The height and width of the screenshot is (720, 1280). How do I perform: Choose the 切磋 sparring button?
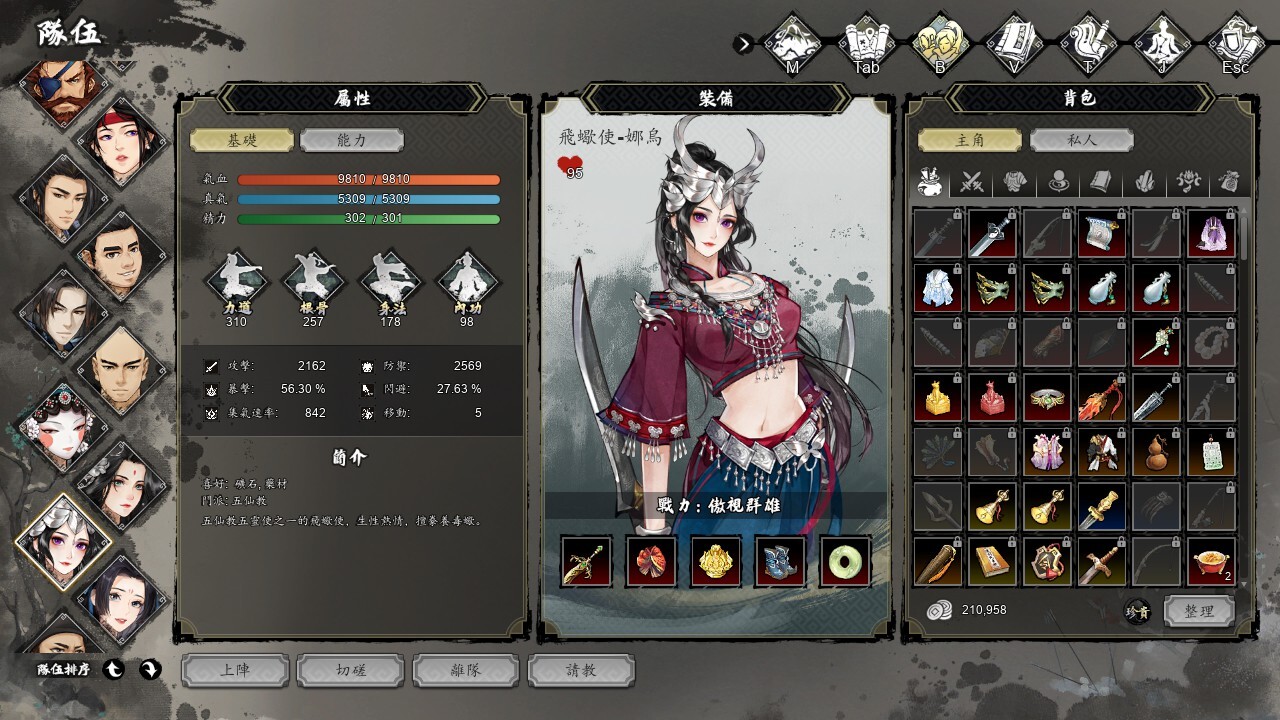point(350,670)
